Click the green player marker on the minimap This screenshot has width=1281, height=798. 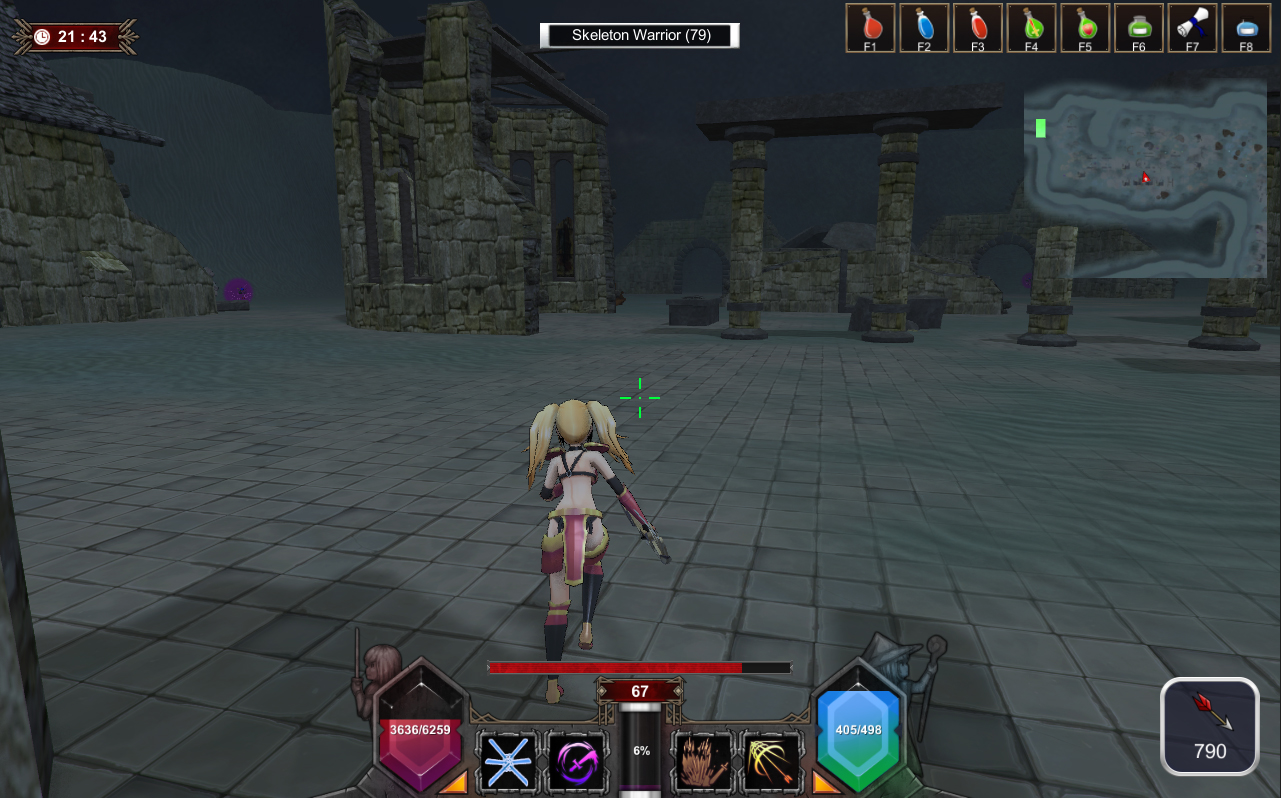(1041, 128)
